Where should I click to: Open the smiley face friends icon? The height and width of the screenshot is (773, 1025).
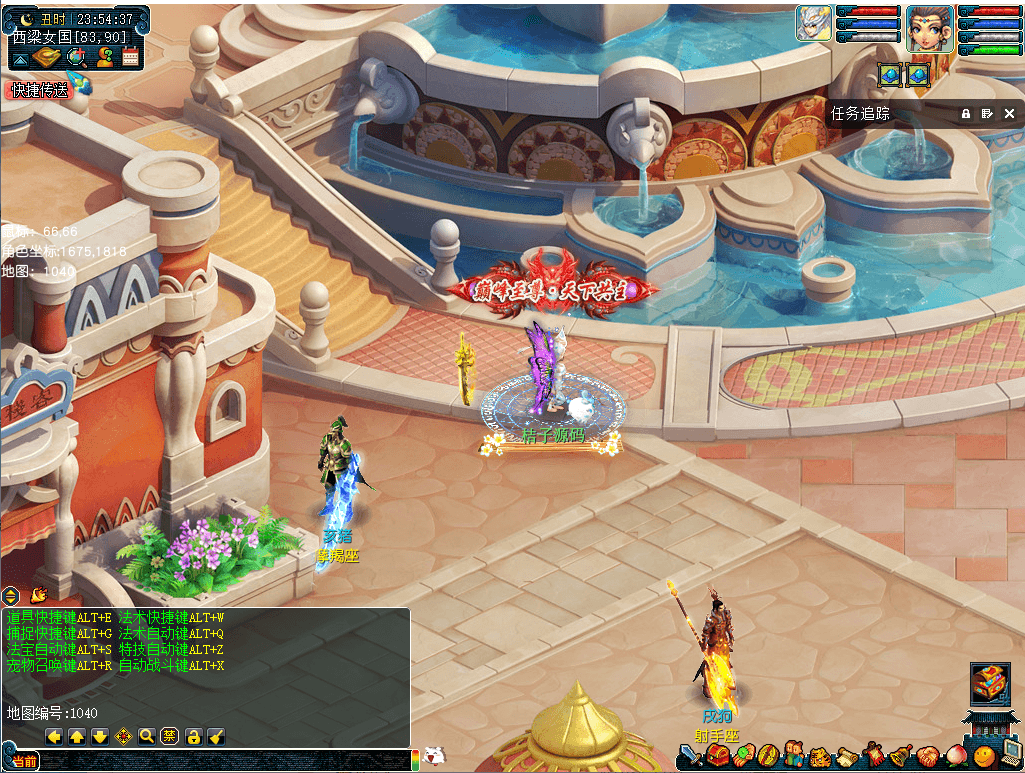(x=983, y=755)
